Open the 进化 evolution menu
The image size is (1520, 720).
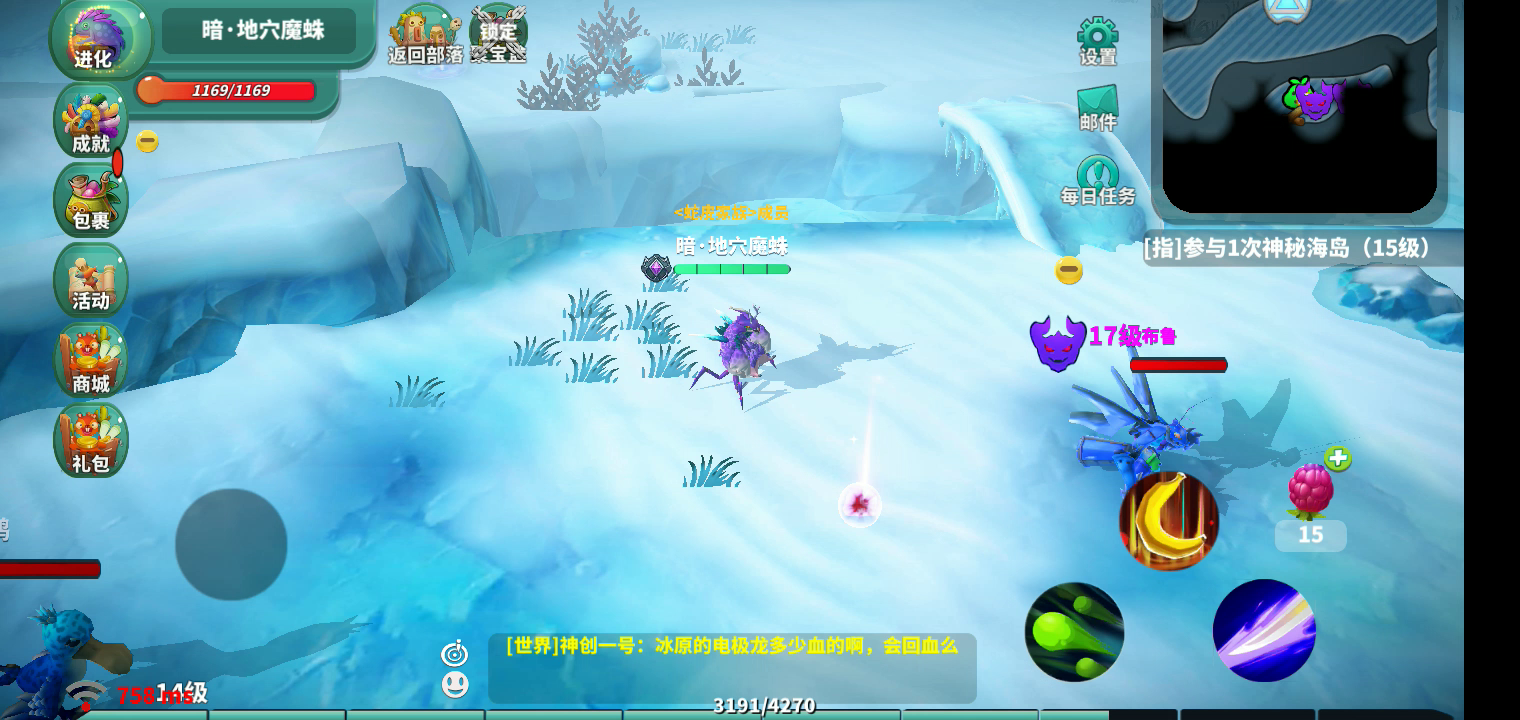(95, 40)
